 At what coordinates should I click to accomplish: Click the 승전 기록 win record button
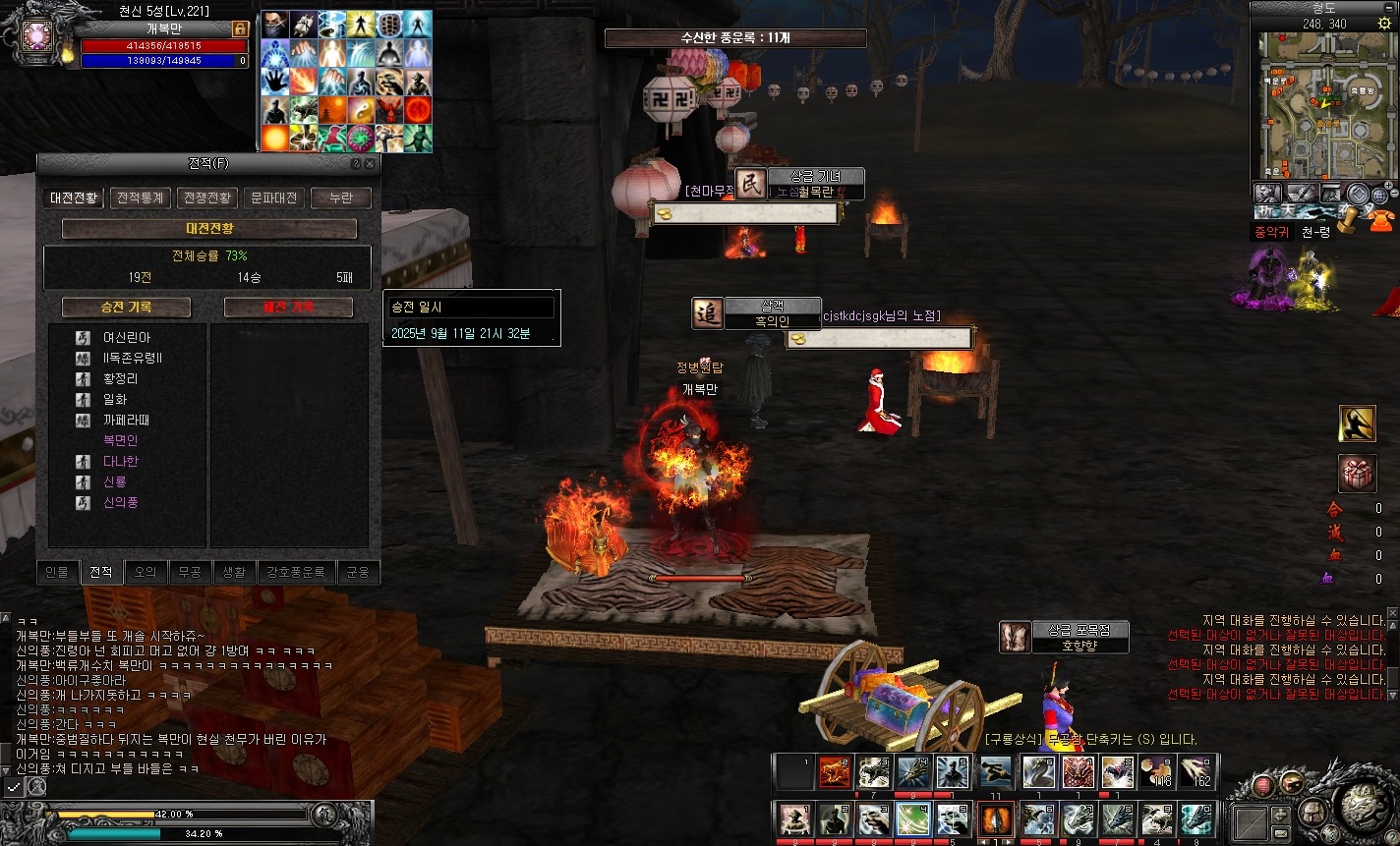point(126,308)
